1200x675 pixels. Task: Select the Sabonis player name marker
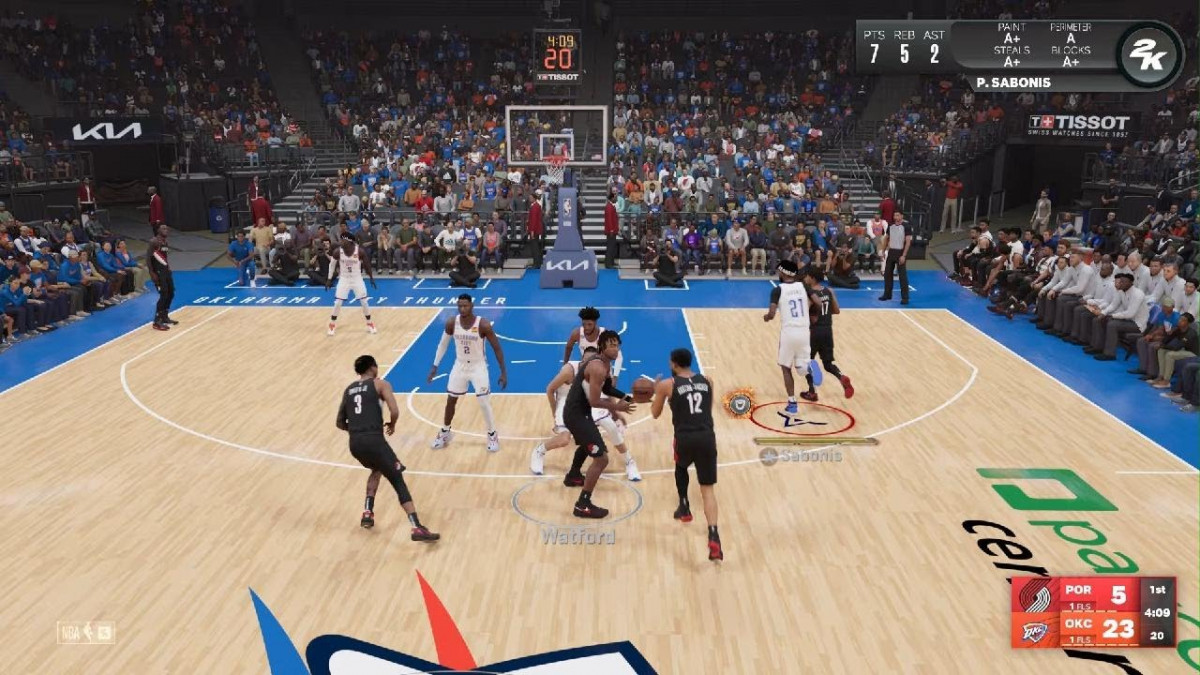coord(801,456)
